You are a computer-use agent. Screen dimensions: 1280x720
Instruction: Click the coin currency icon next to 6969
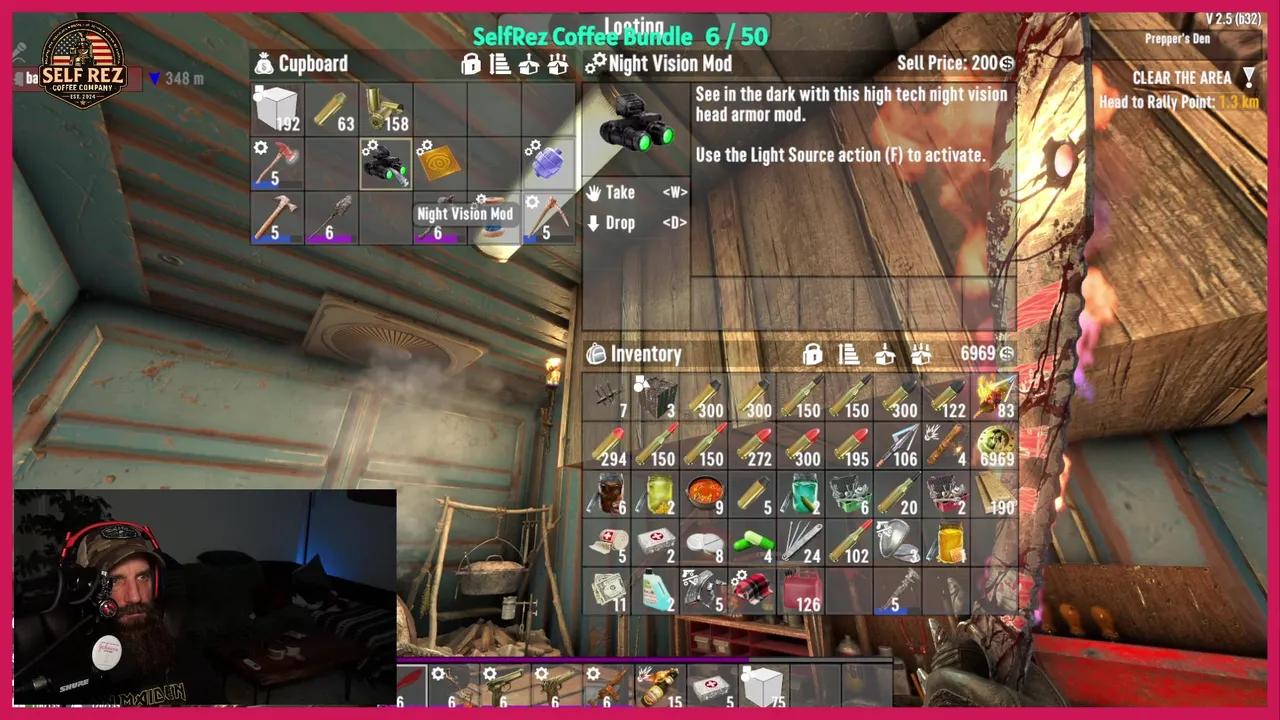tap(1007, 353)
